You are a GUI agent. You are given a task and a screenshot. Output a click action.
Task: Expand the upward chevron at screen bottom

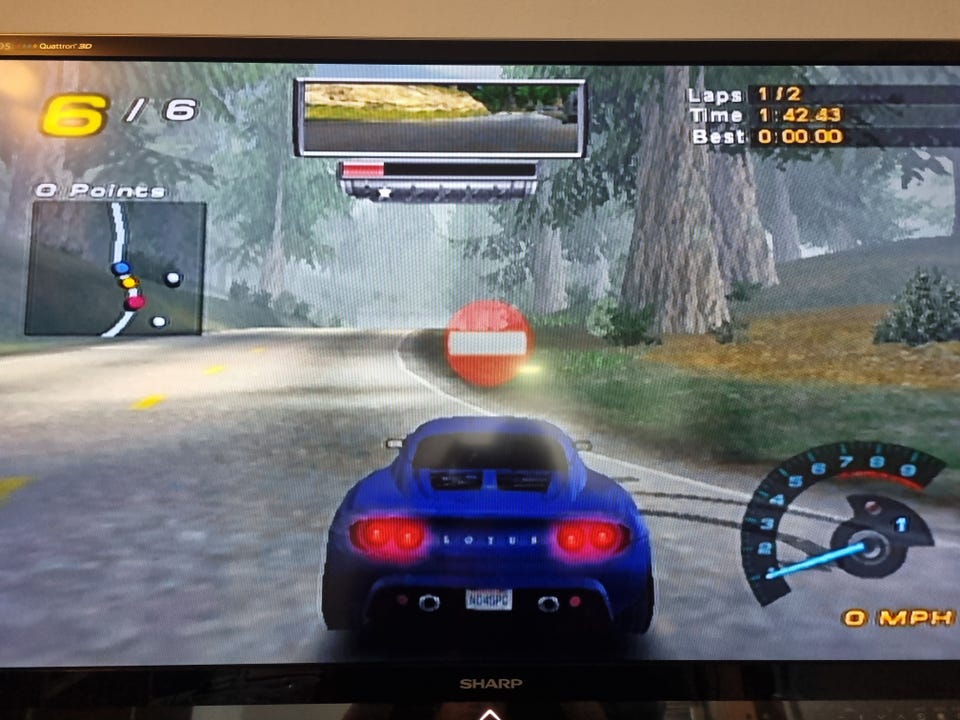[x=489, y=713]
